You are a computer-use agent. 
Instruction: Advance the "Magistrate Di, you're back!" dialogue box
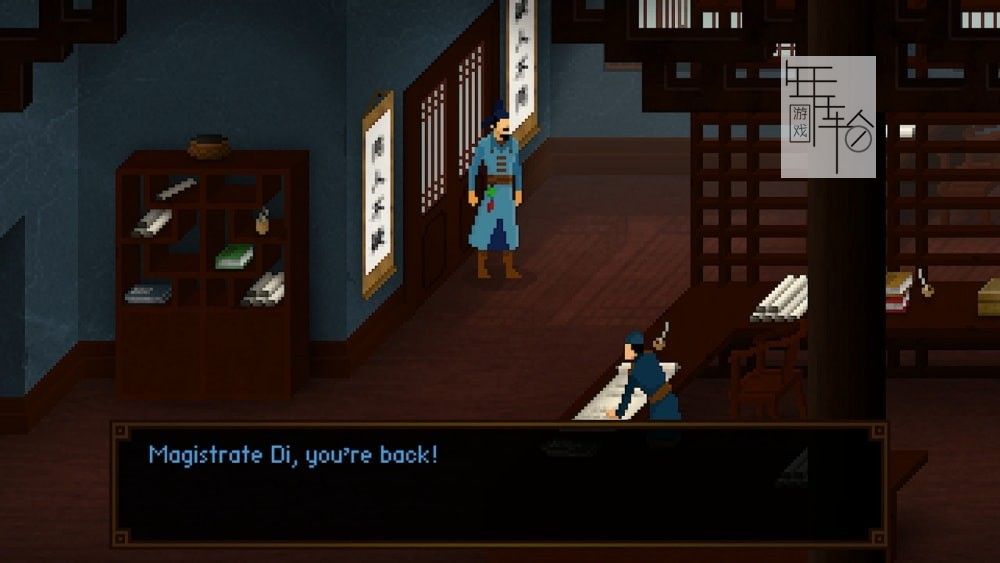click(498, 483)
